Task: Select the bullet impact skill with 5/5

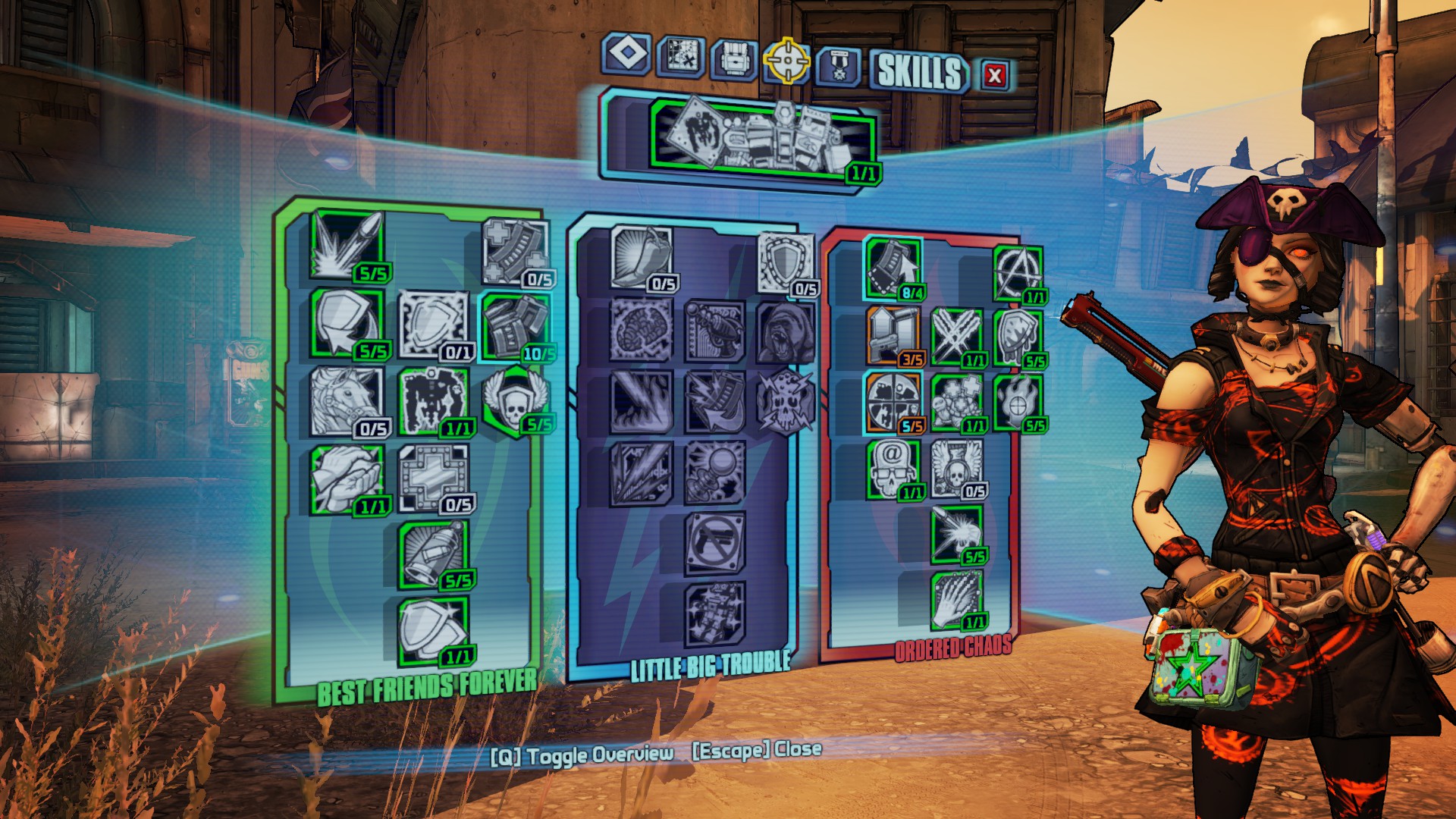Action: pos(347,244)
